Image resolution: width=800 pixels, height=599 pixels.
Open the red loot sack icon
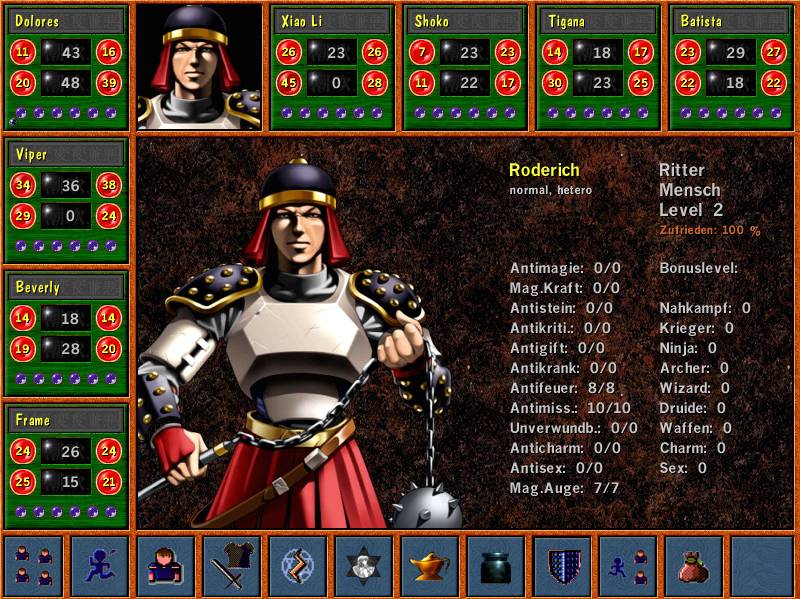(694, 565)
